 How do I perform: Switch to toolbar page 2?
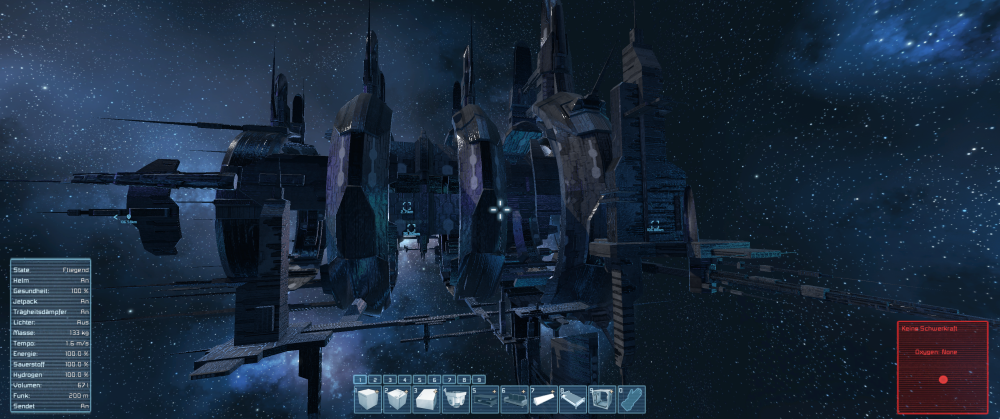pyautogui.click(x=377, y=380)
